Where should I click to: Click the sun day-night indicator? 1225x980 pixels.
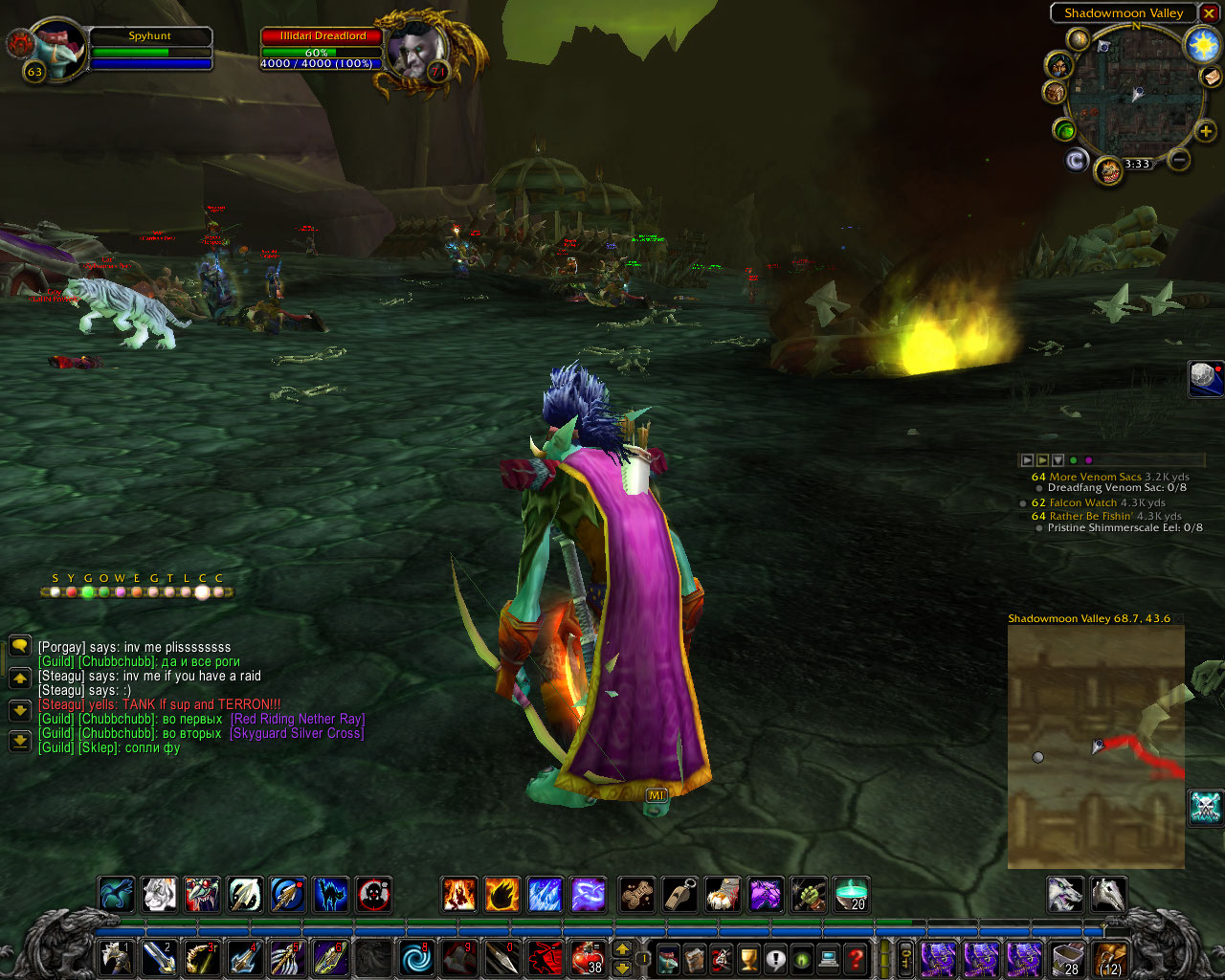[1201, 44]
